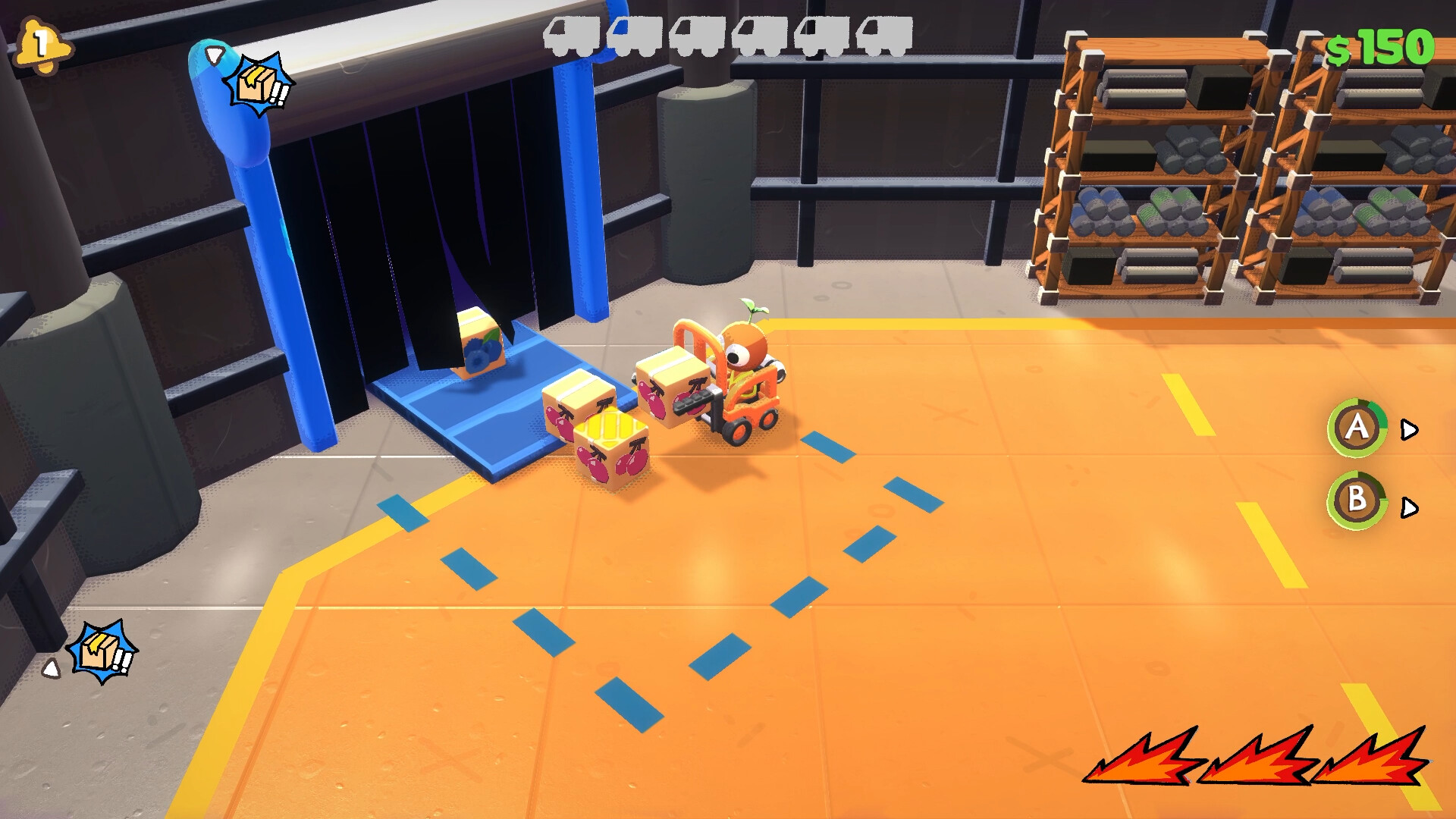
Task: Select the banana crate on the floor
Action: point(613,447)
